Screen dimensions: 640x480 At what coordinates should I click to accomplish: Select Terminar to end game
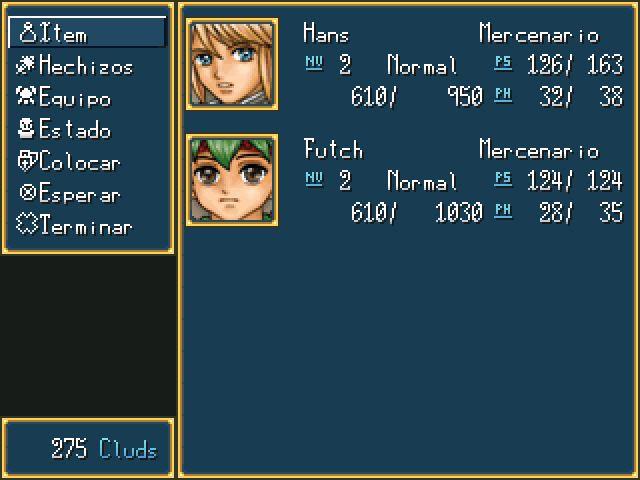pyautogui.click(x=87, y=226)
